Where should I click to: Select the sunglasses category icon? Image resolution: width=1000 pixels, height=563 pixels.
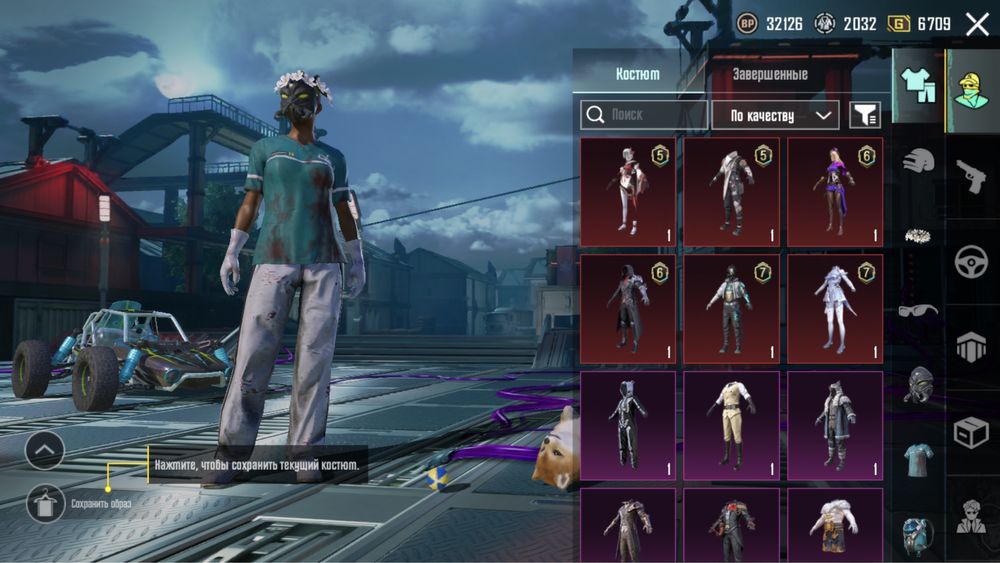coord(918,311)
